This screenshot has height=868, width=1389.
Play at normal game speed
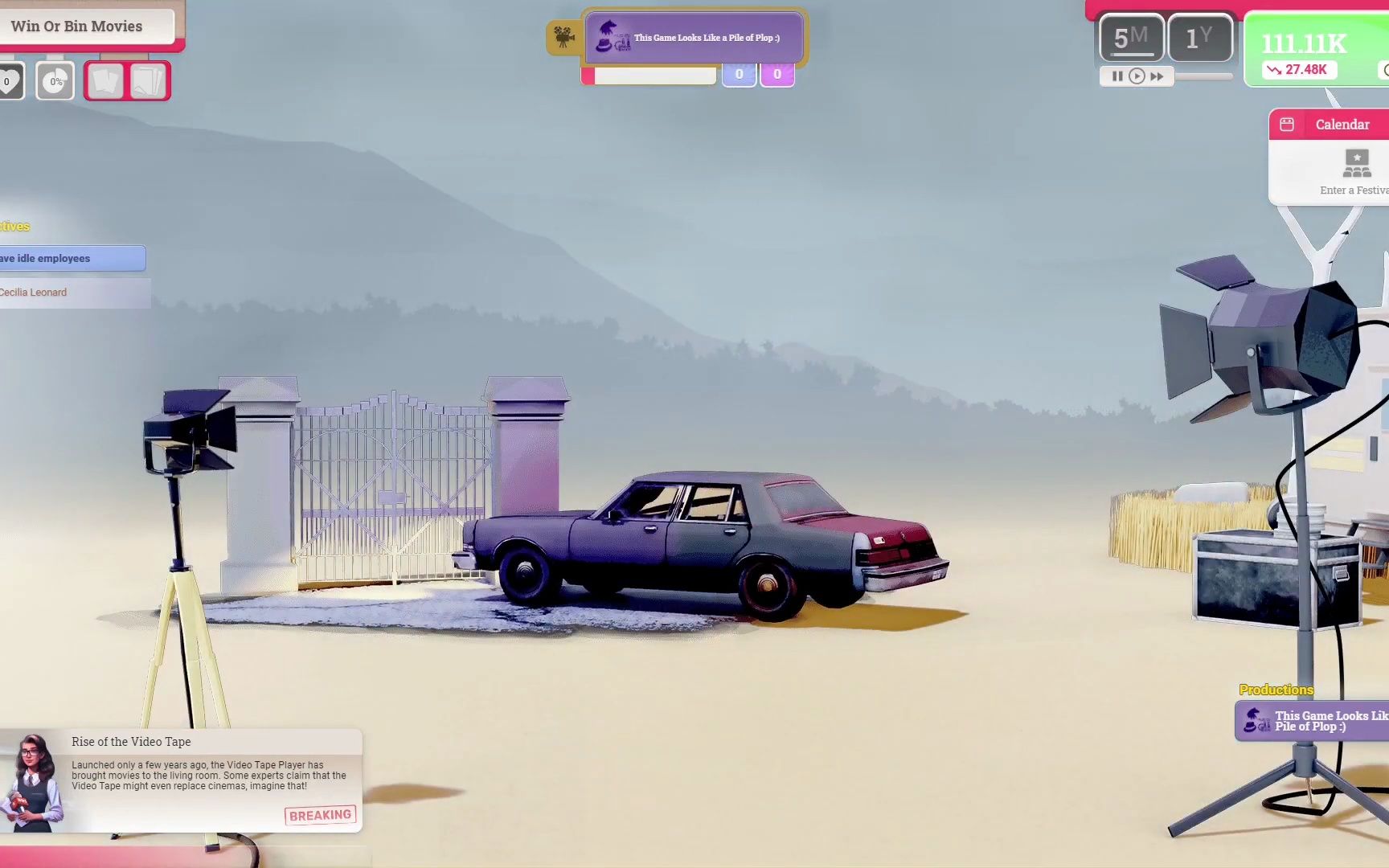pos(1137,76)
